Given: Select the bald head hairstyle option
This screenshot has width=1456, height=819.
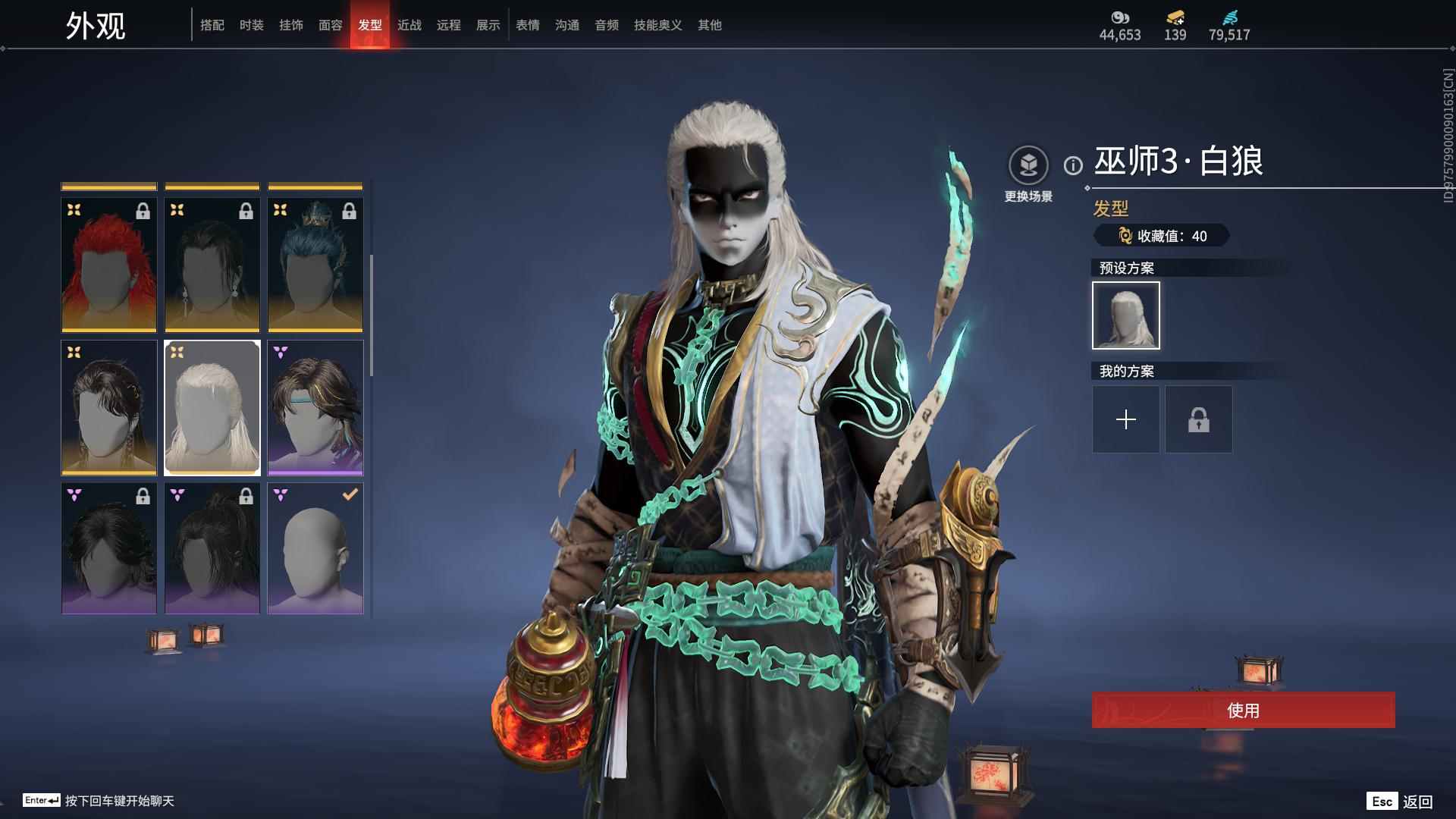Looking at the screenshot, I should [315, 549].
